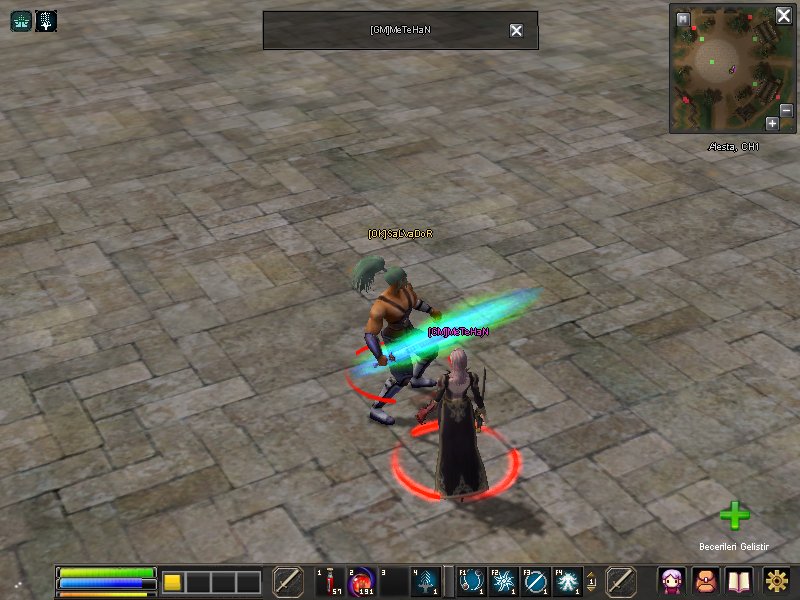
Task: Click the green plus Becerilerı Geliştir button
Action: click(x=734, y=516)
